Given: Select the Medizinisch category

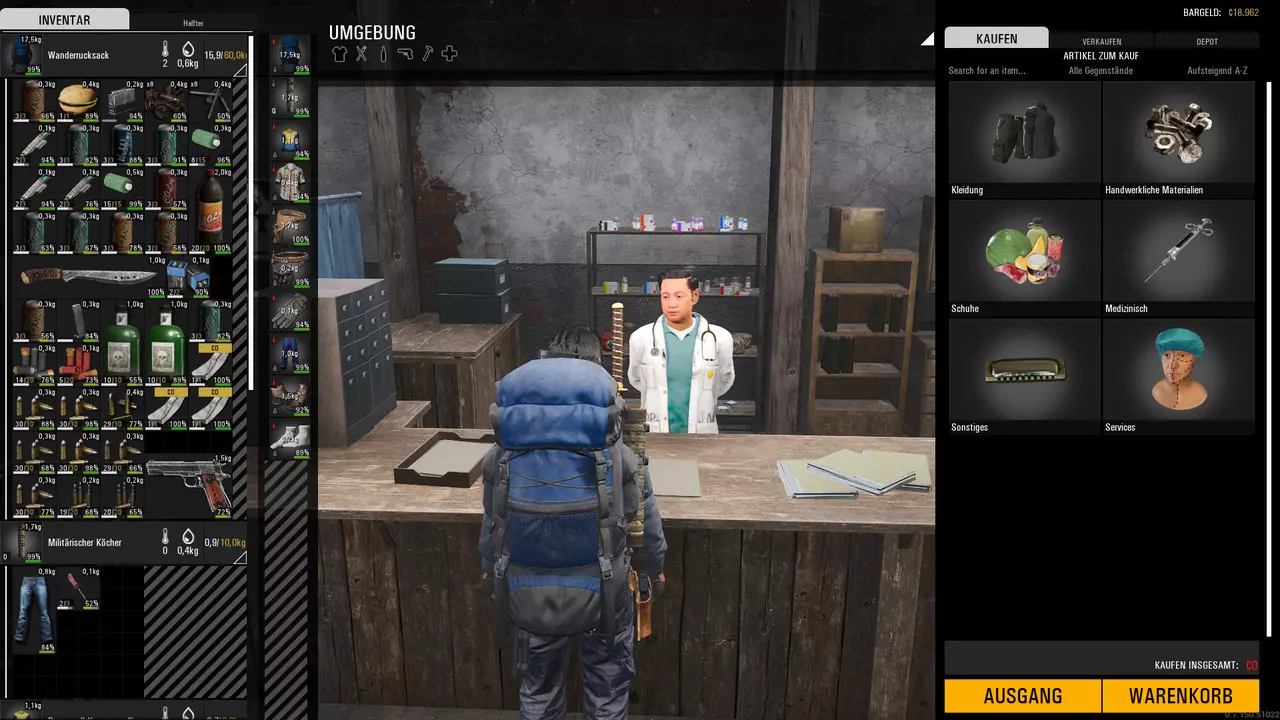Looking at the screenshot, I should click(1178, 258).
